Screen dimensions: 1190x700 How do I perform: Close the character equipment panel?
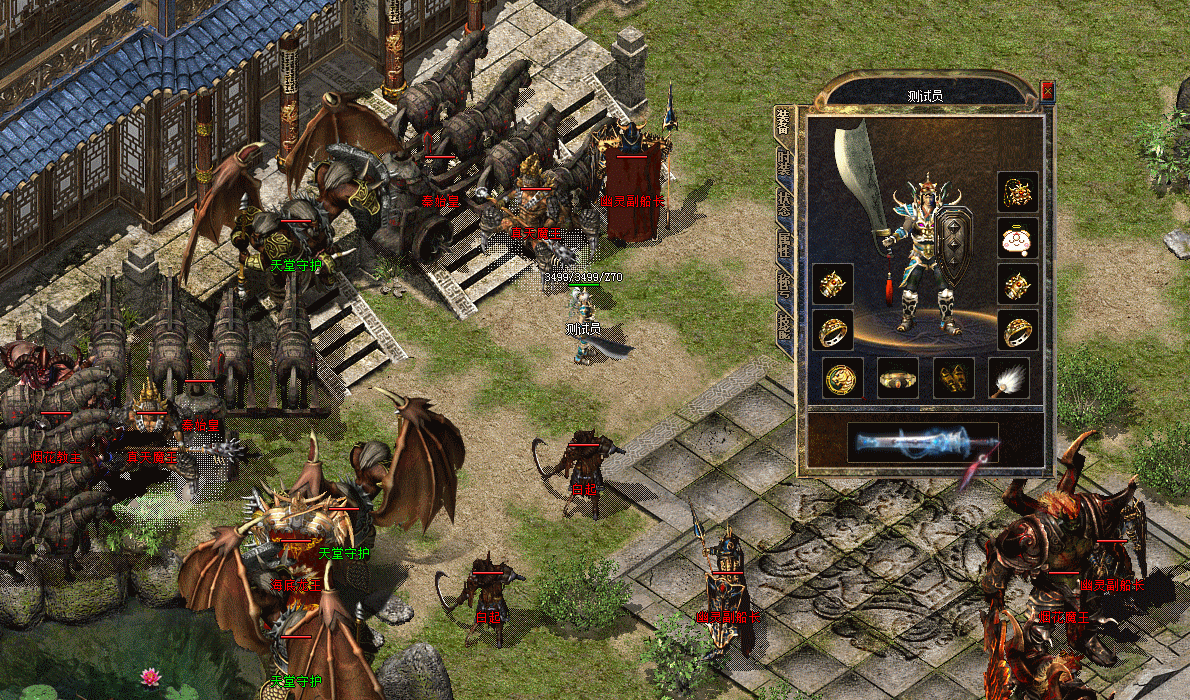pos(1047,91)
